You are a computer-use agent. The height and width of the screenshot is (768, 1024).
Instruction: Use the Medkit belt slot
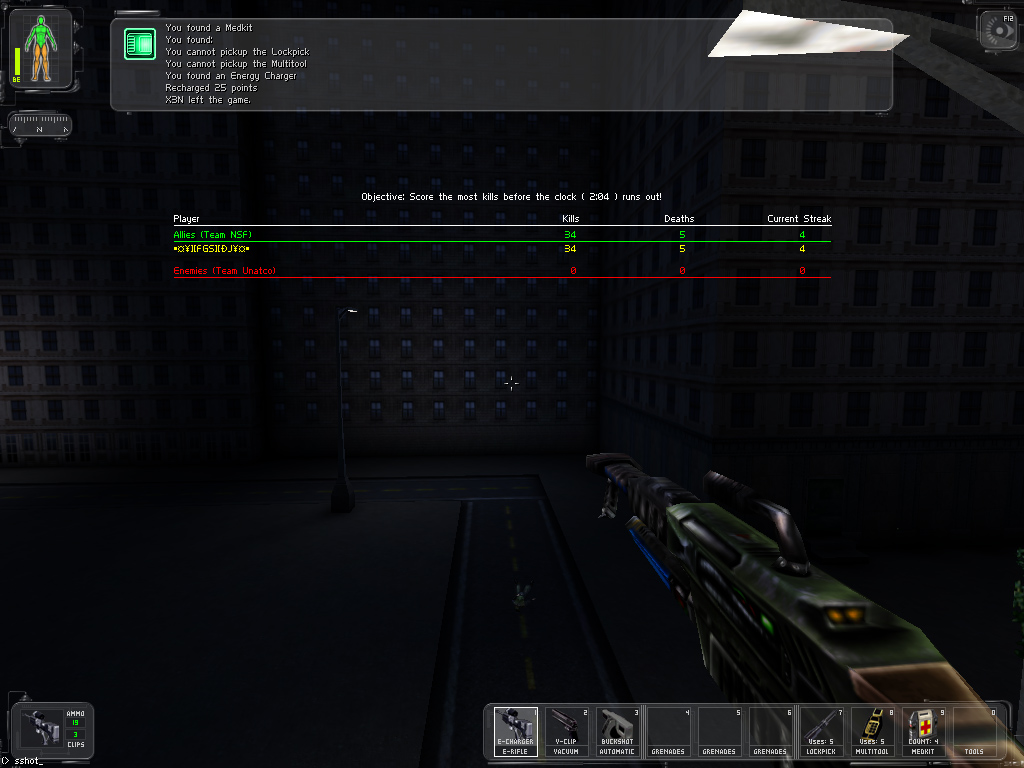tap(923, 731)
